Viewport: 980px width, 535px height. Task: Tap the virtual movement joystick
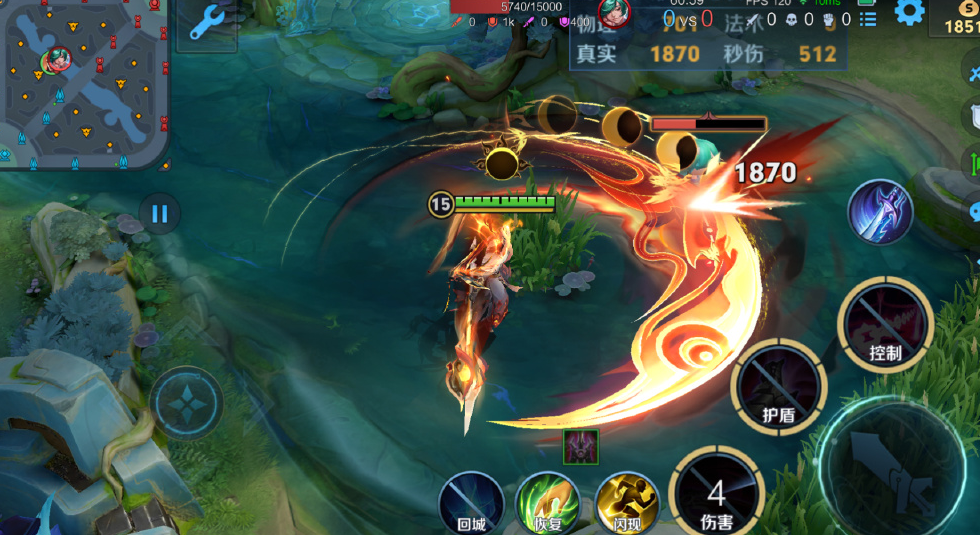pyautogui.click(x=187, y=404)
